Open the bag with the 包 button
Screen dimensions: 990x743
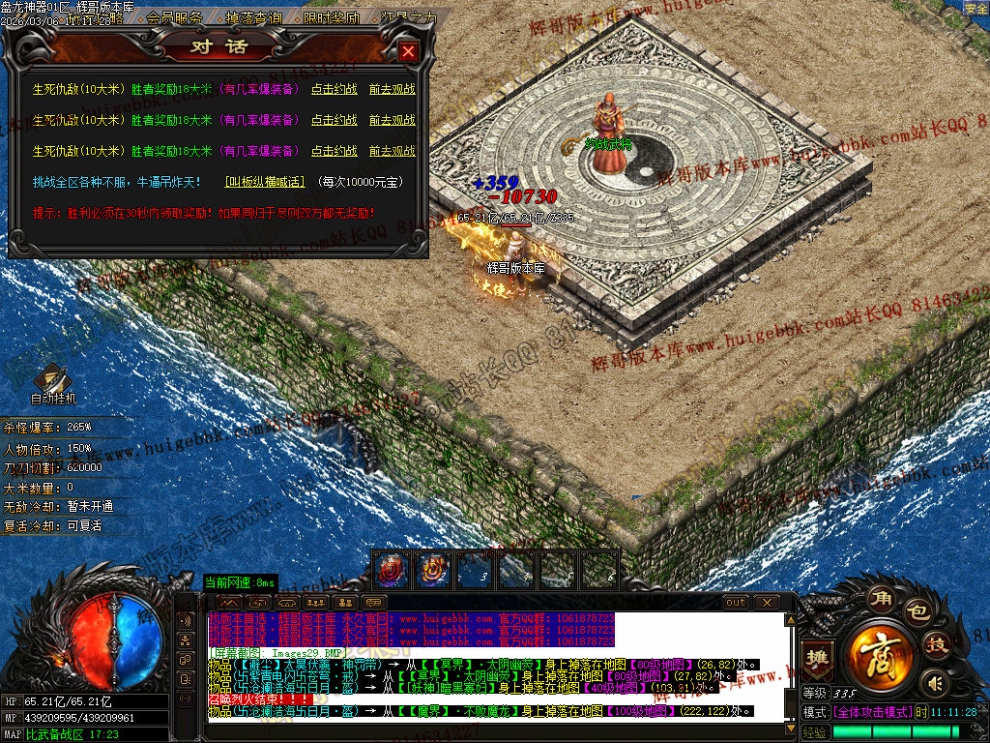point(919,610)
